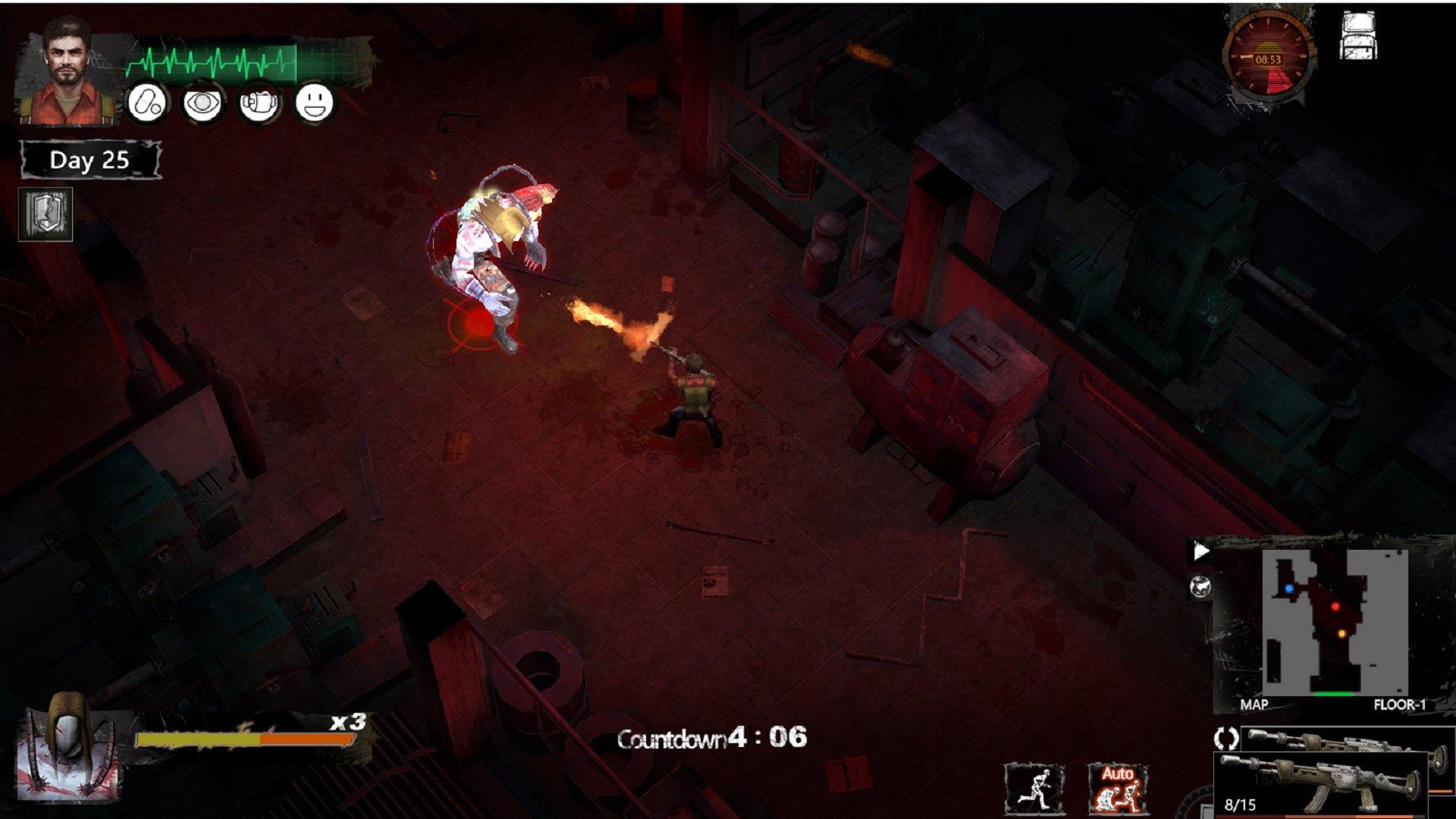Viewport: 1456px width, 819px height.
Task: Select the front rifle weapon slot
Action: tap(1323, 785)
